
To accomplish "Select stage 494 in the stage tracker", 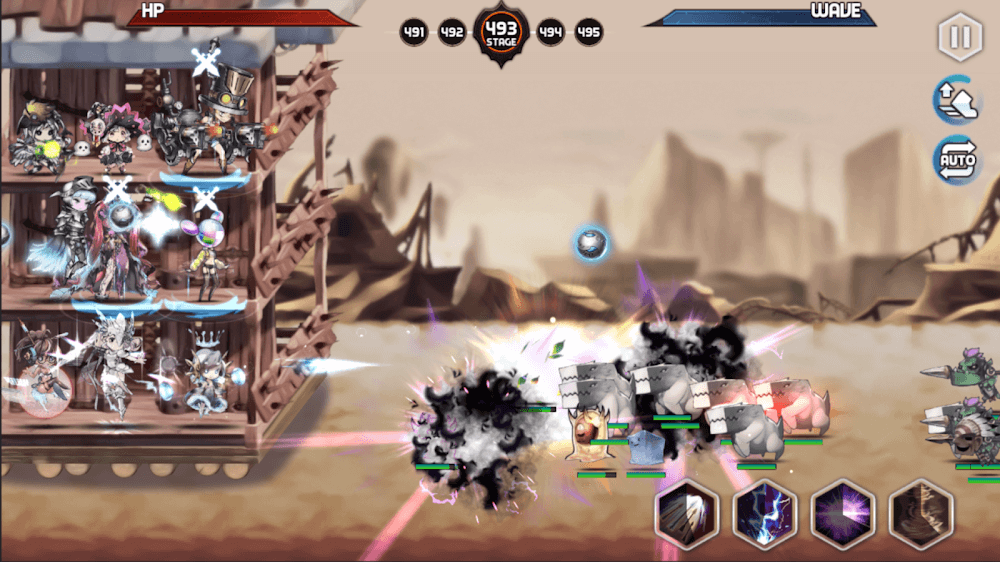I will tap(551, 32).
